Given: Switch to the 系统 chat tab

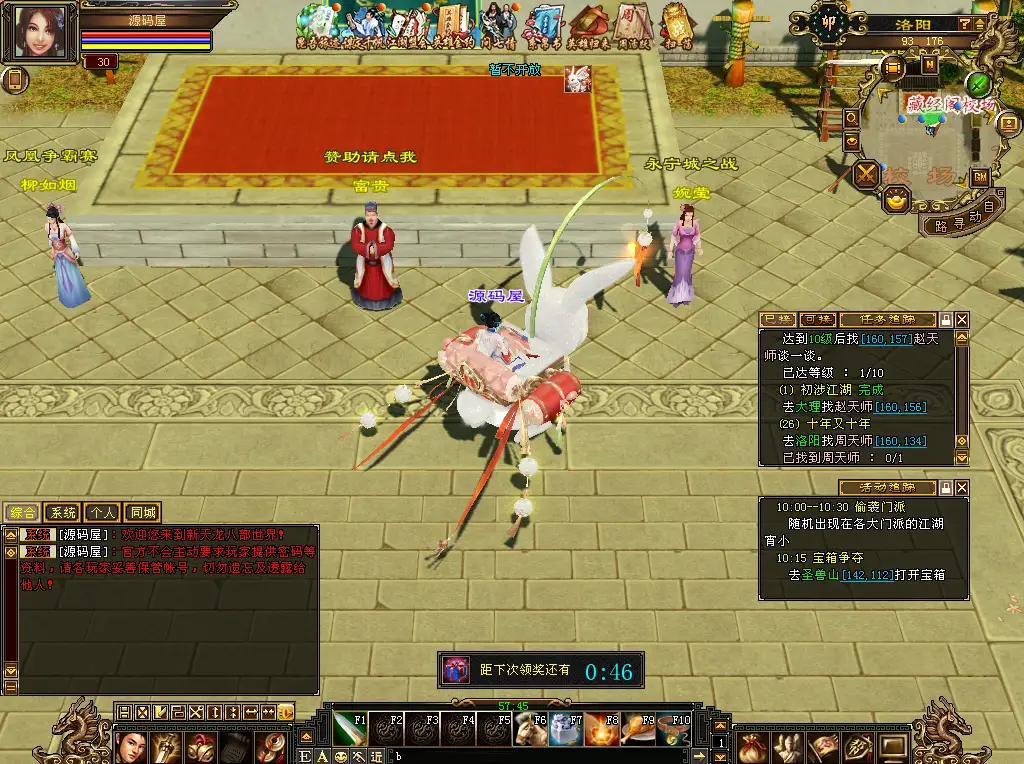Looking at the screenshot, I should pyautogui.click(x=63, y=513).
